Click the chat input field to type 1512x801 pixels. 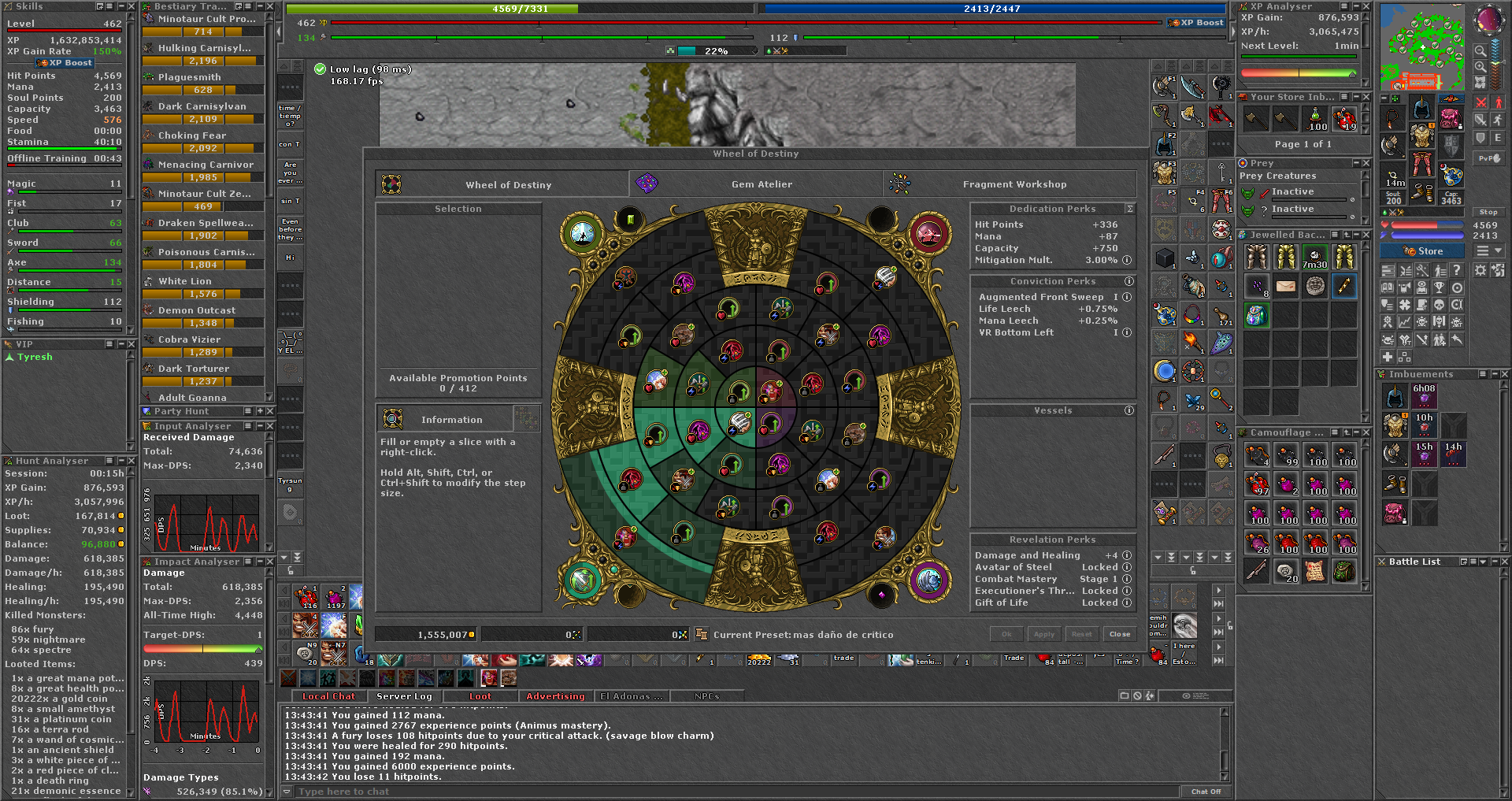pos(630,792)
